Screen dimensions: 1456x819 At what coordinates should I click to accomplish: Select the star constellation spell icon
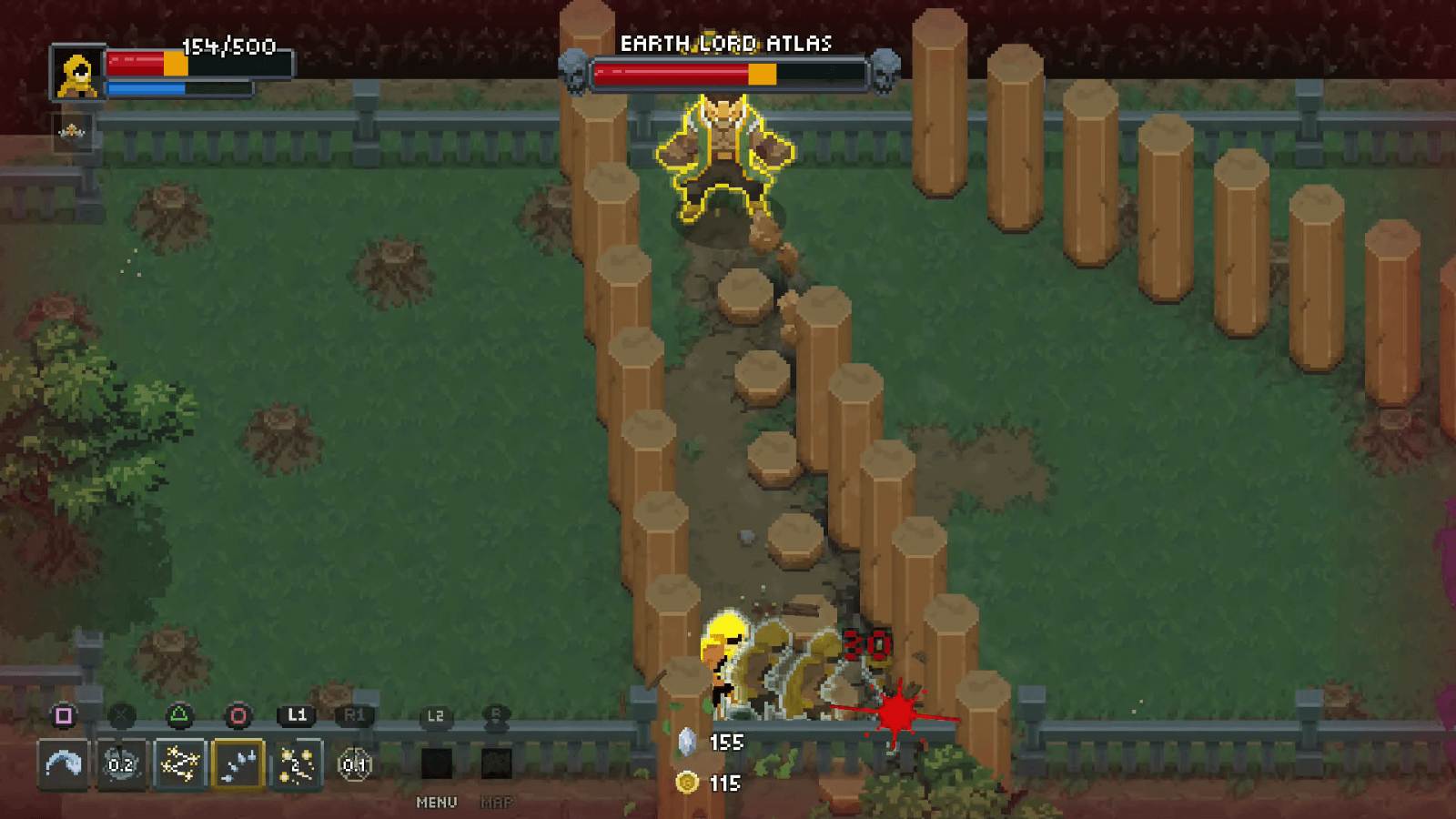click(179, 765)
